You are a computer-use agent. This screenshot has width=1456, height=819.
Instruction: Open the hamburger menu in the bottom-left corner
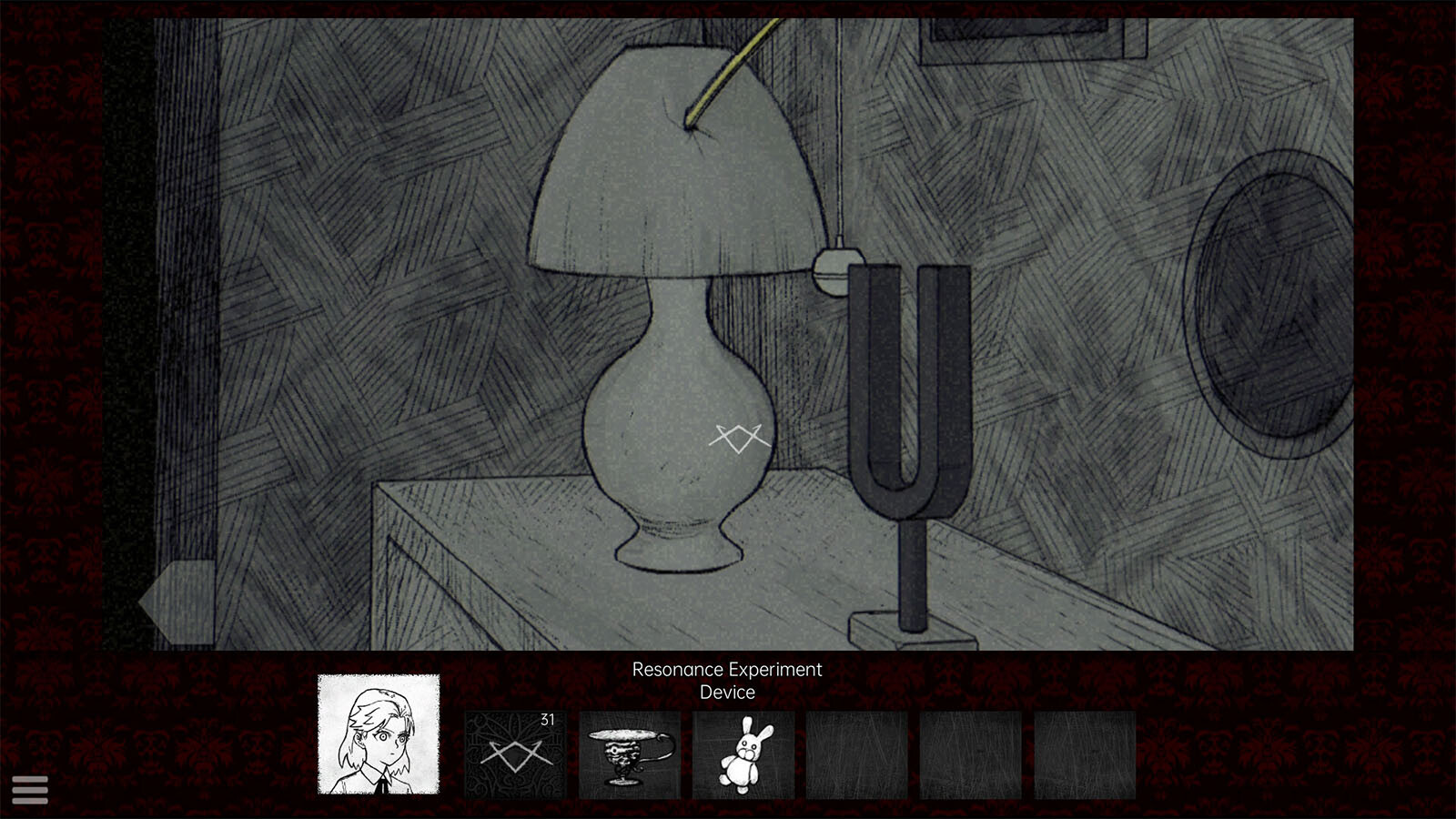(x=31, y=789)
